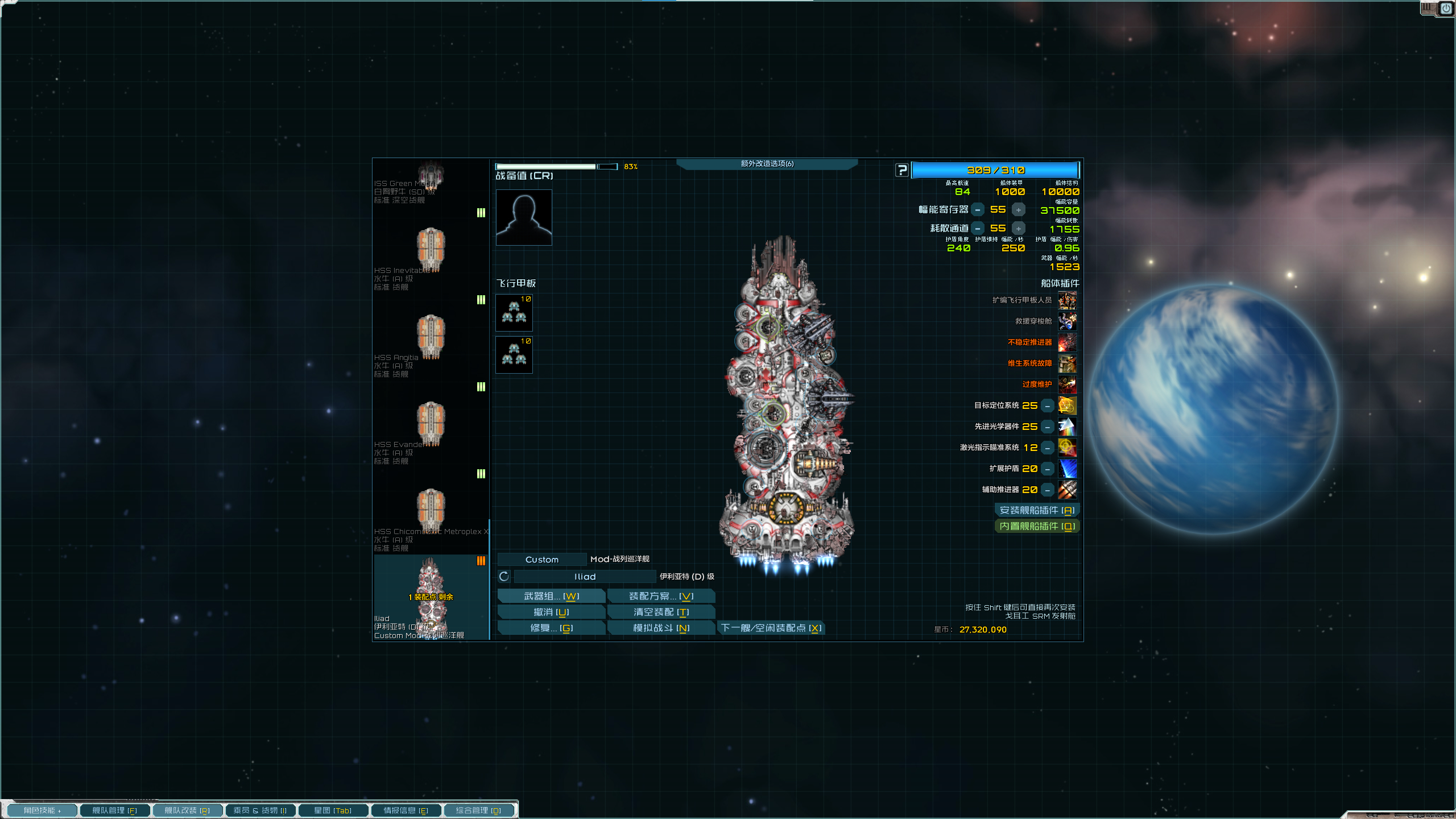Undo the last change (撤消)
Screen dimensions: 1456x819
(551, 612)
